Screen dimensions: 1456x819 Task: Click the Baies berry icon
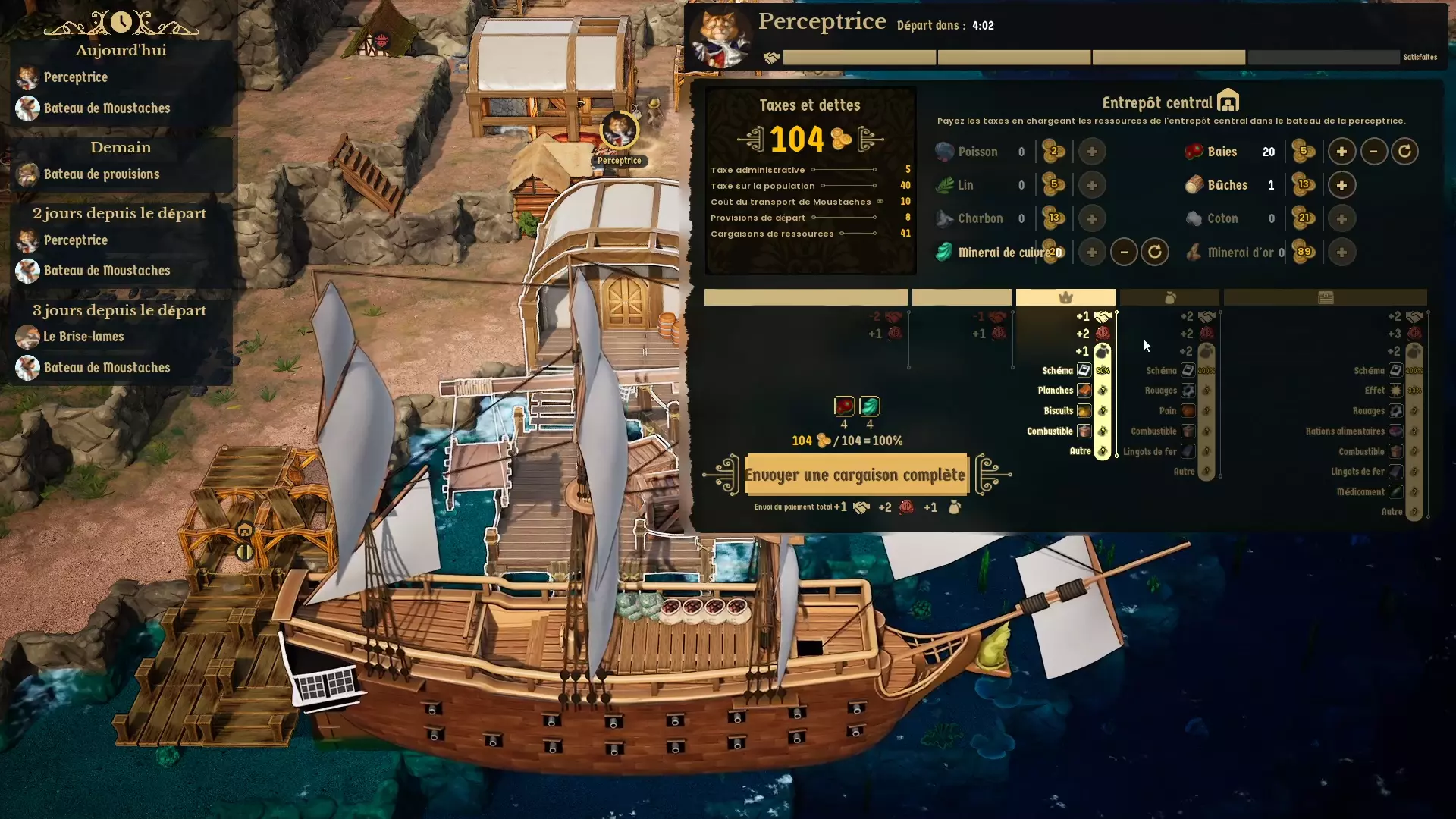coord(1194,151)
